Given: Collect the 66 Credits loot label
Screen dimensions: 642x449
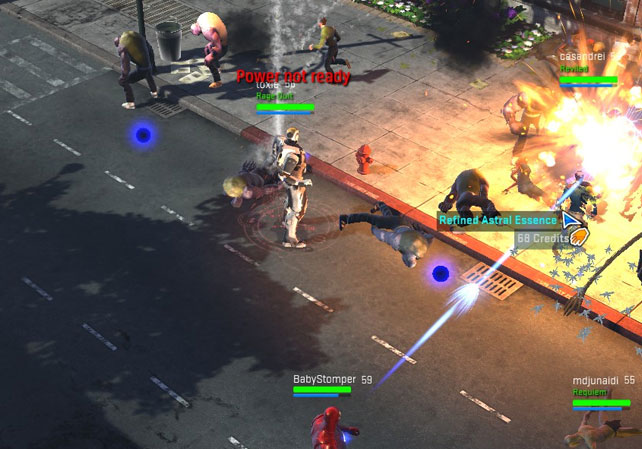Looking at the screenshot, I should click(542, 238).
